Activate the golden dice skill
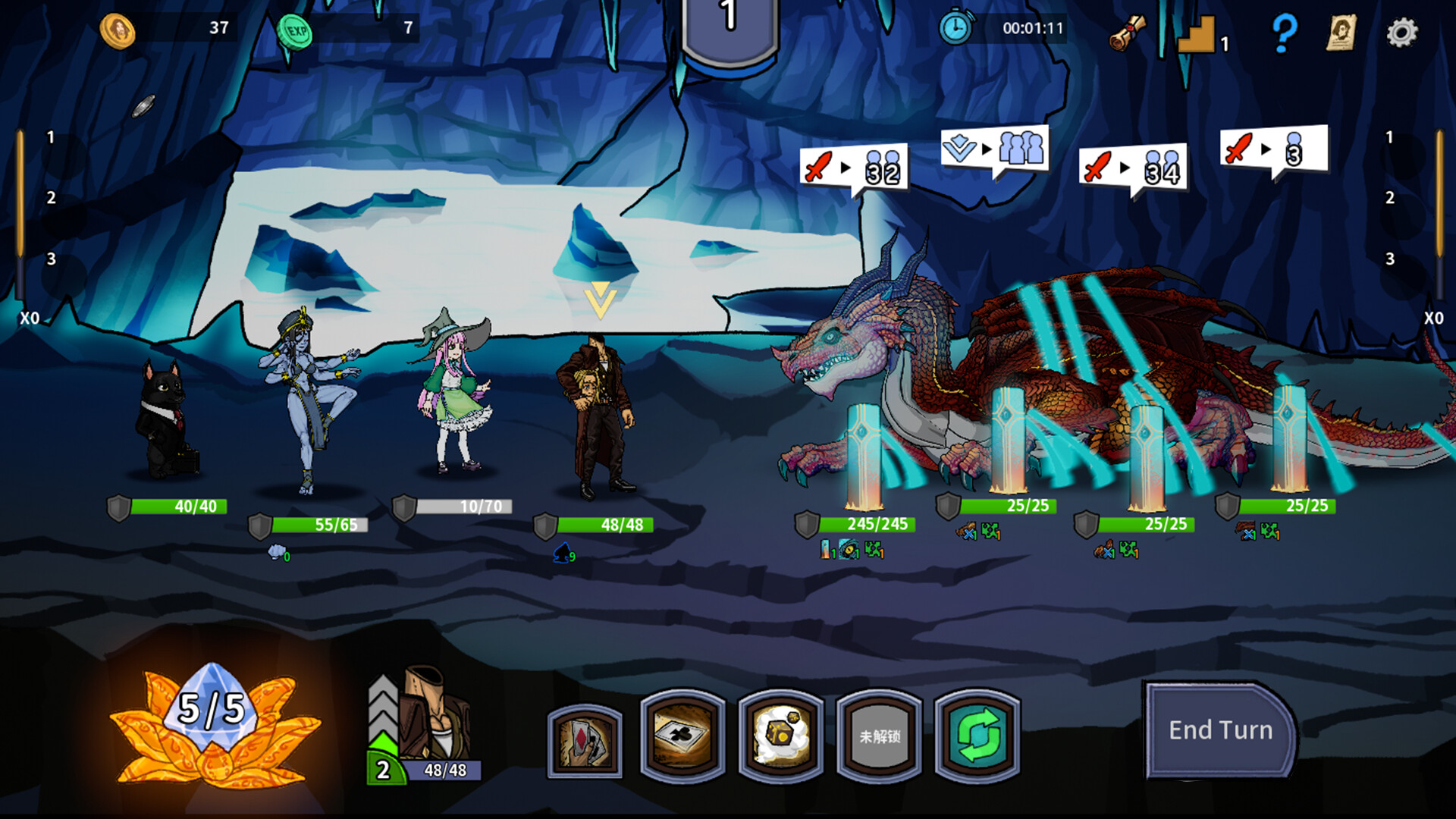Screen dimensions: 1456x819 click(781, 736)
